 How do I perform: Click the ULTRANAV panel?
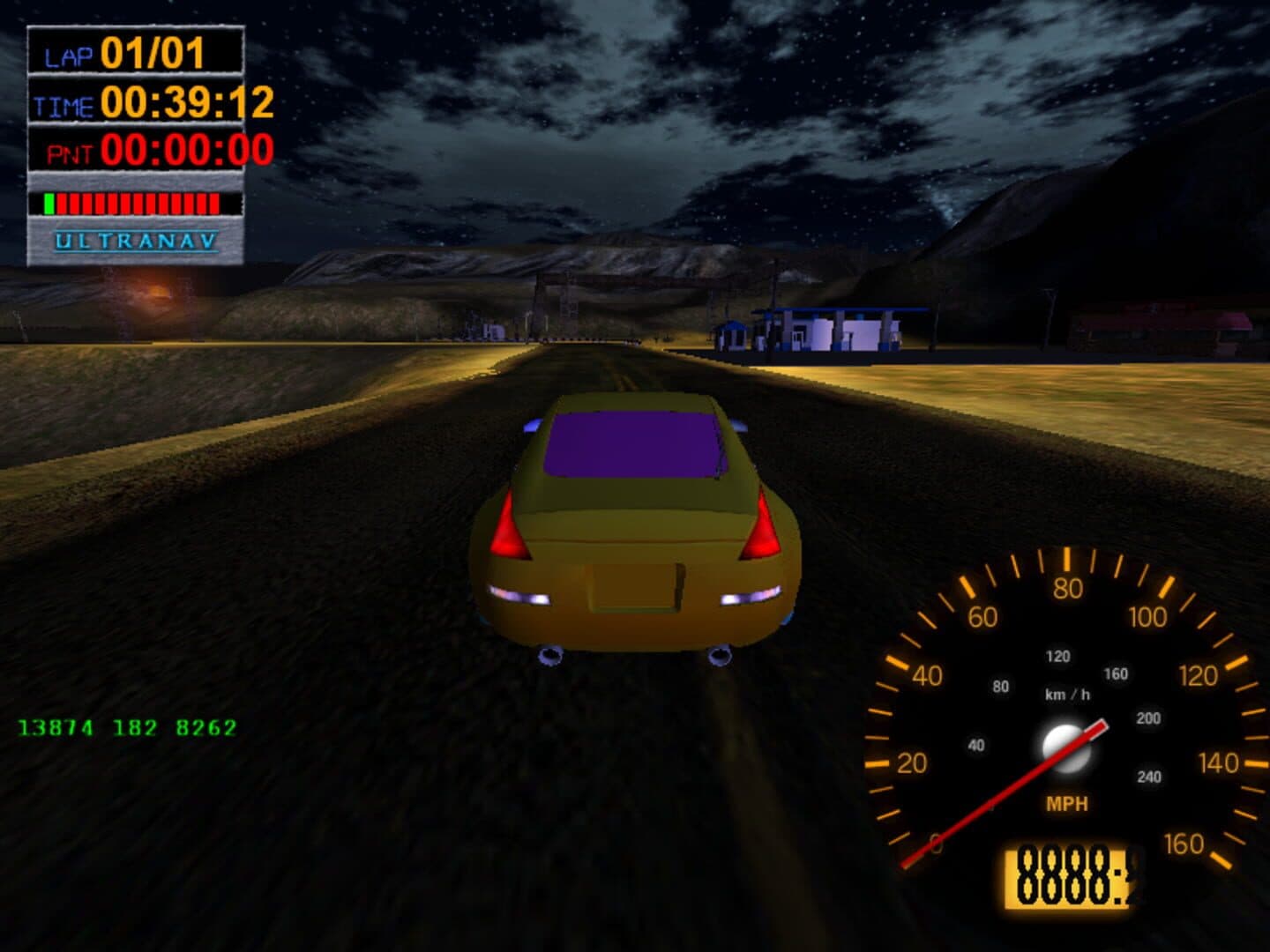(x=136, y=241)
